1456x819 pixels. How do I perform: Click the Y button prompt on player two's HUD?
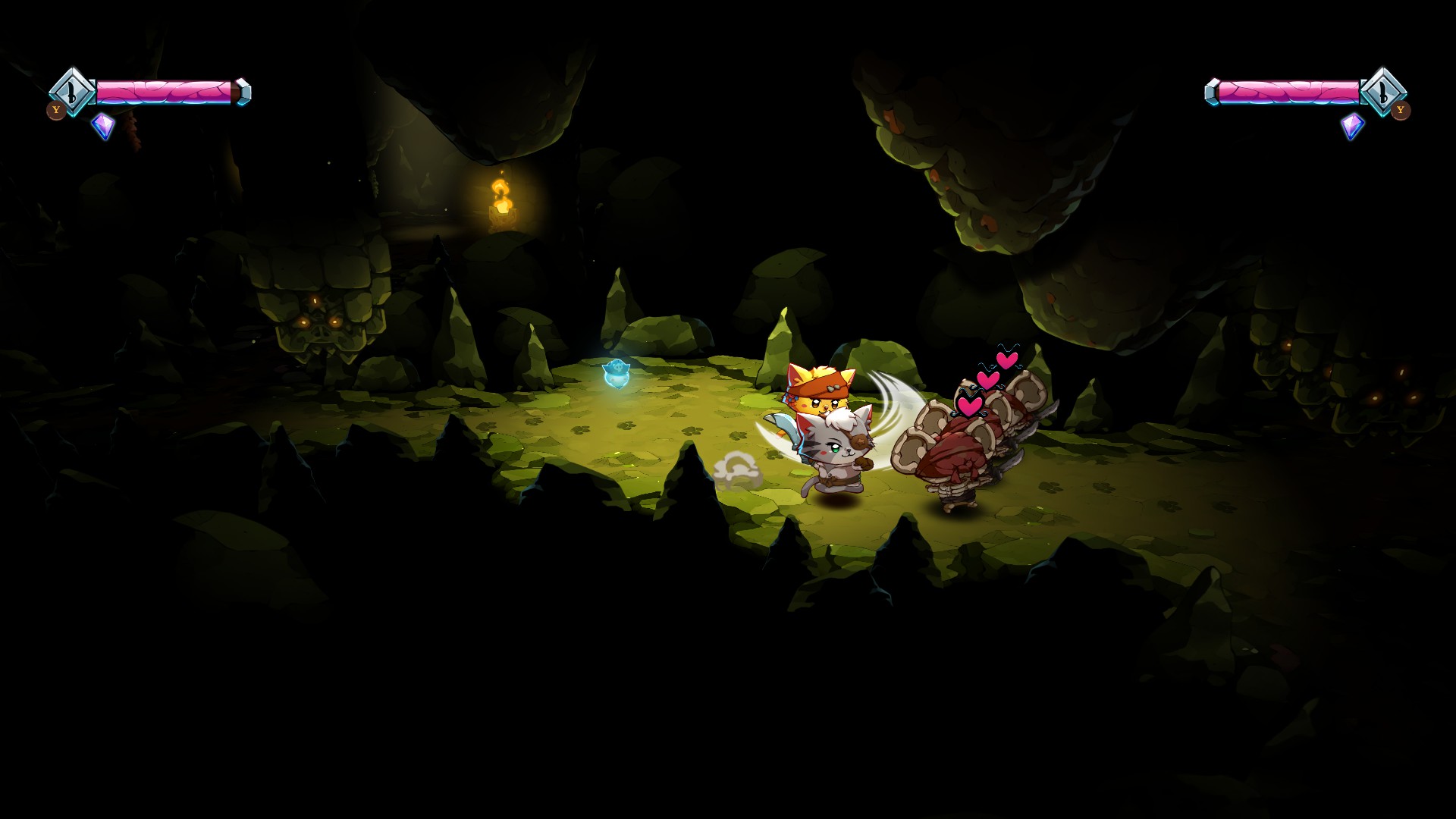click(1402, 110)
